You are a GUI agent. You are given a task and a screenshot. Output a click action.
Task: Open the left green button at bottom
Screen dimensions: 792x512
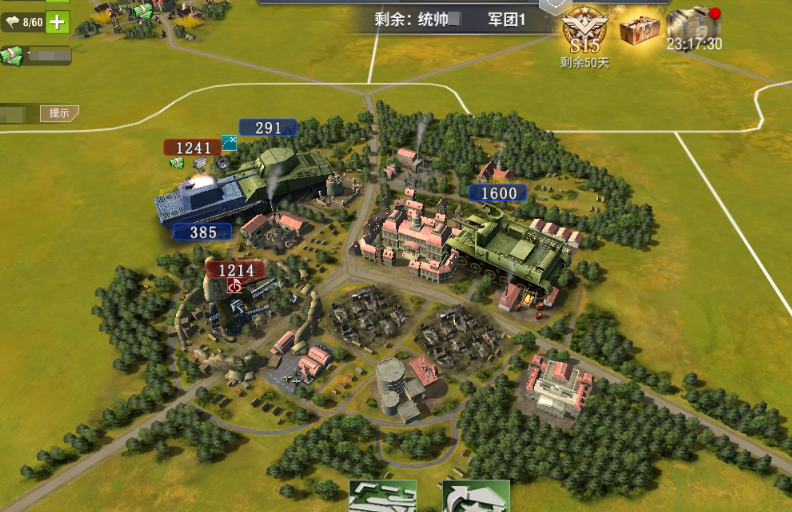coord(382,497)
